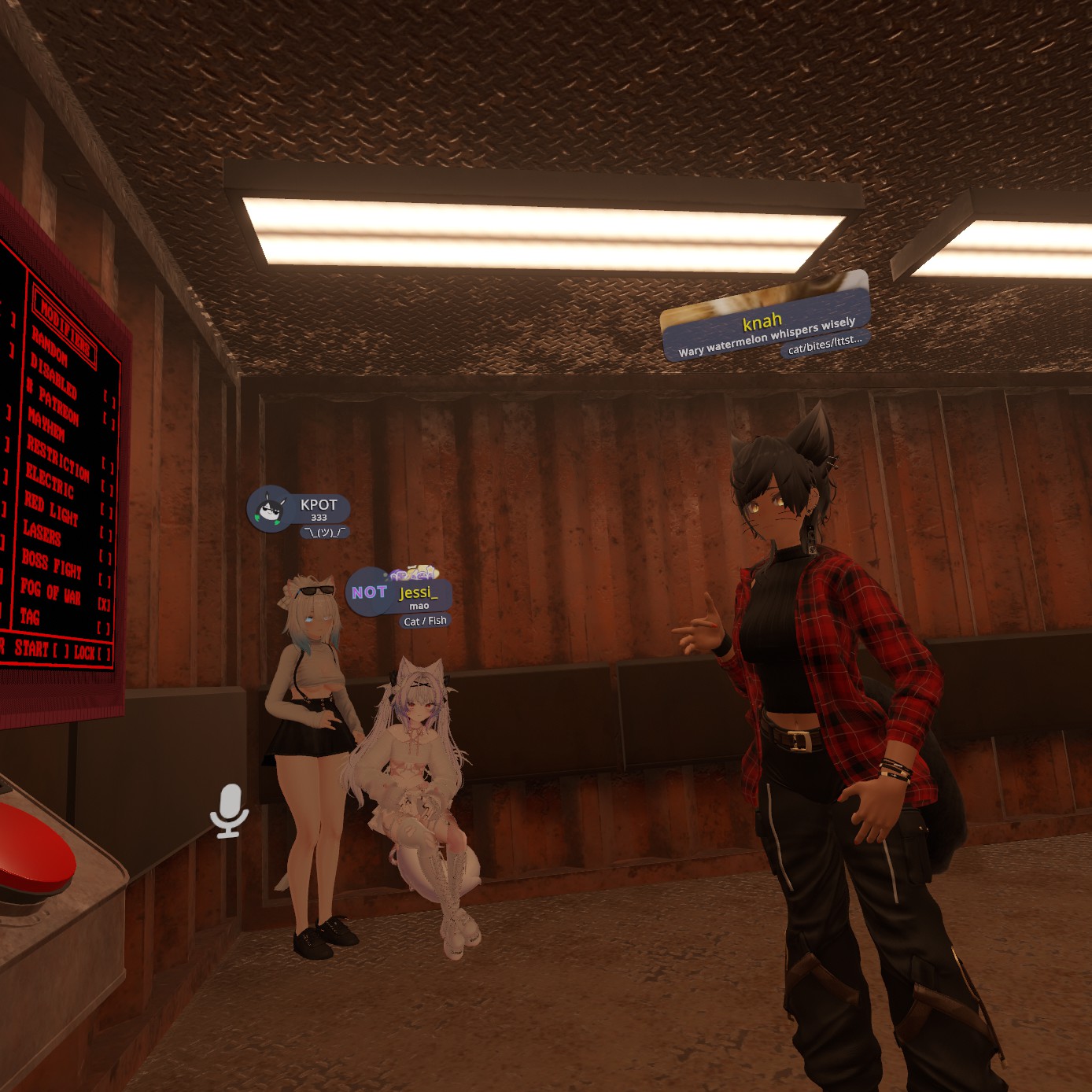Toggle the Random modifier checkbox
The image size is (1092, 1092).
(109, 400)
